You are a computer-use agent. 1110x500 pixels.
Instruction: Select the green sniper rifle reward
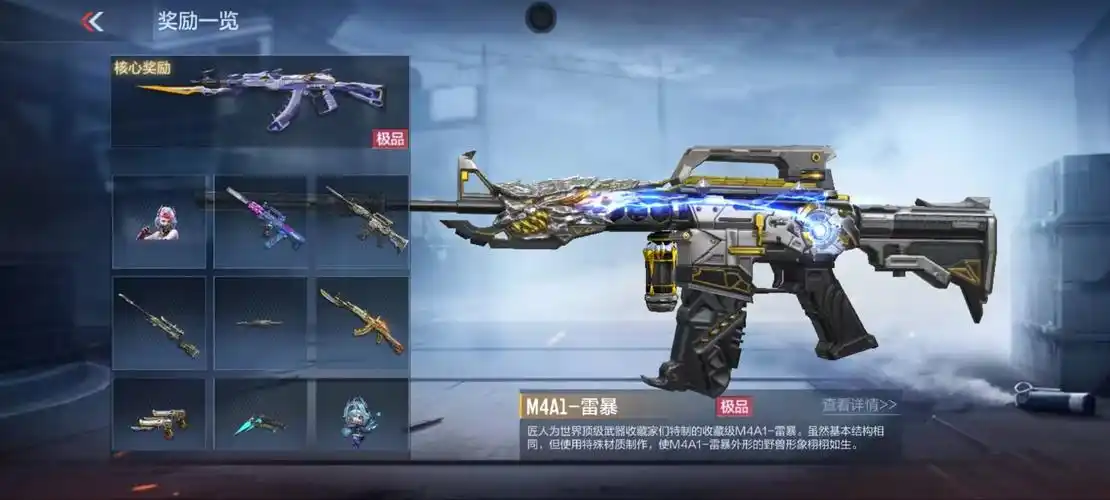[159, 323]
